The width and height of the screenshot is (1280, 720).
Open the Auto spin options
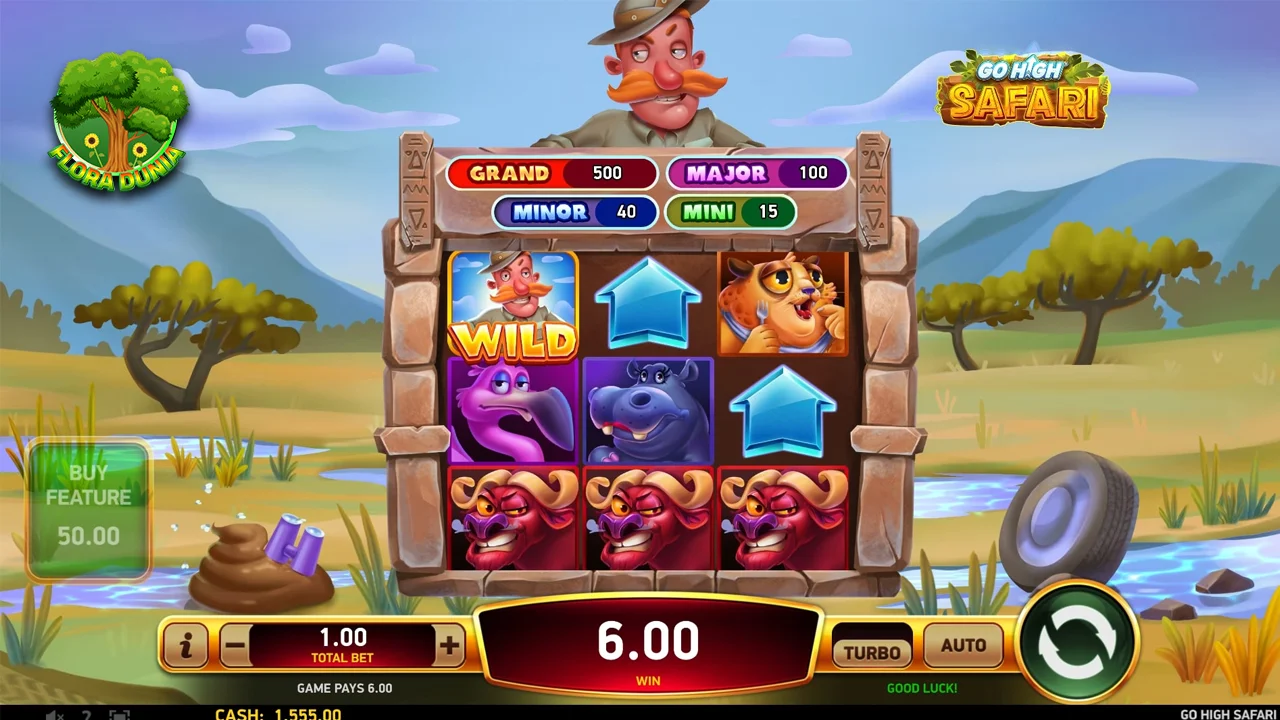point(963,646)
